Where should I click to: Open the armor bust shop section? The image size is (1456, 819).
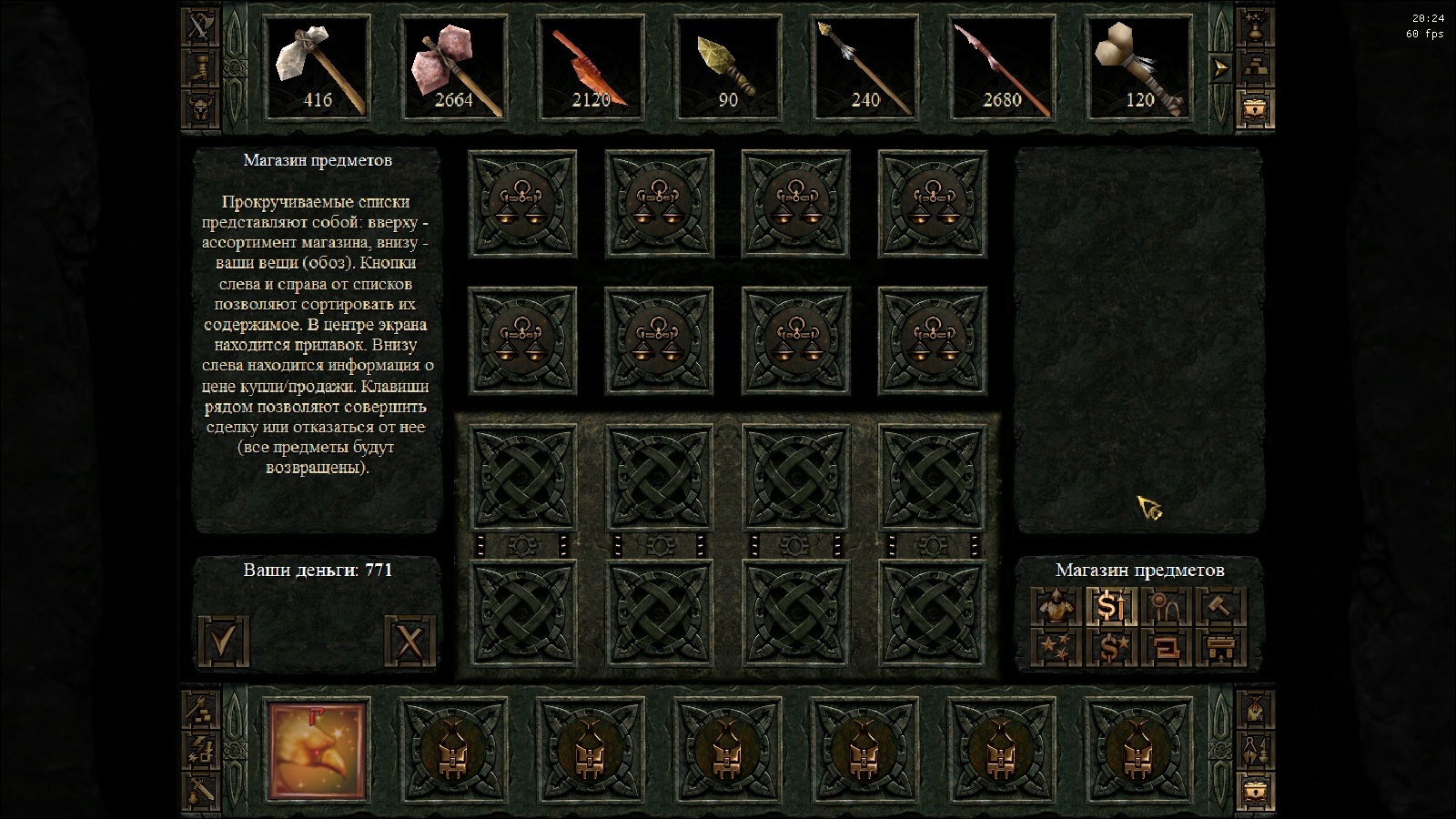1057,605
